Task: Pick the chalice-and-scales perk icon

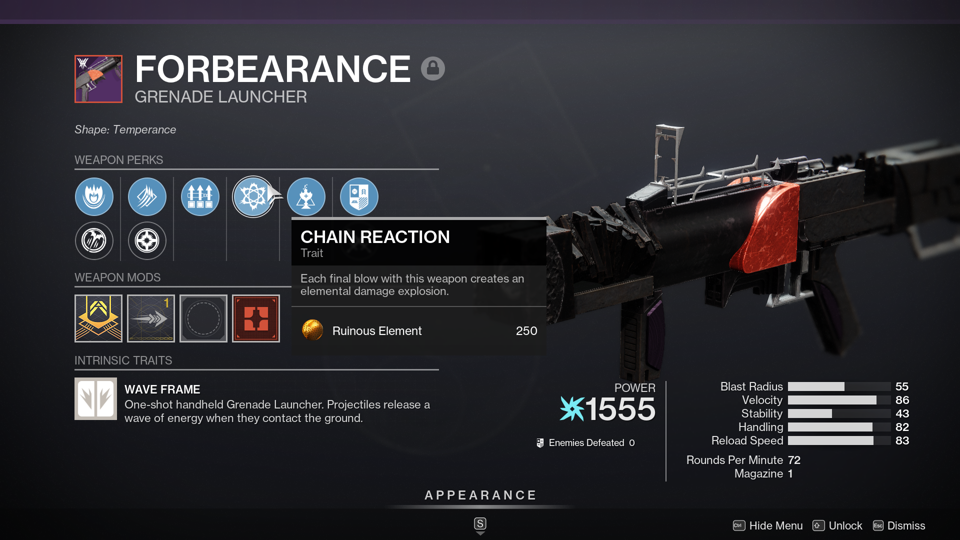Action: [306, 196]
